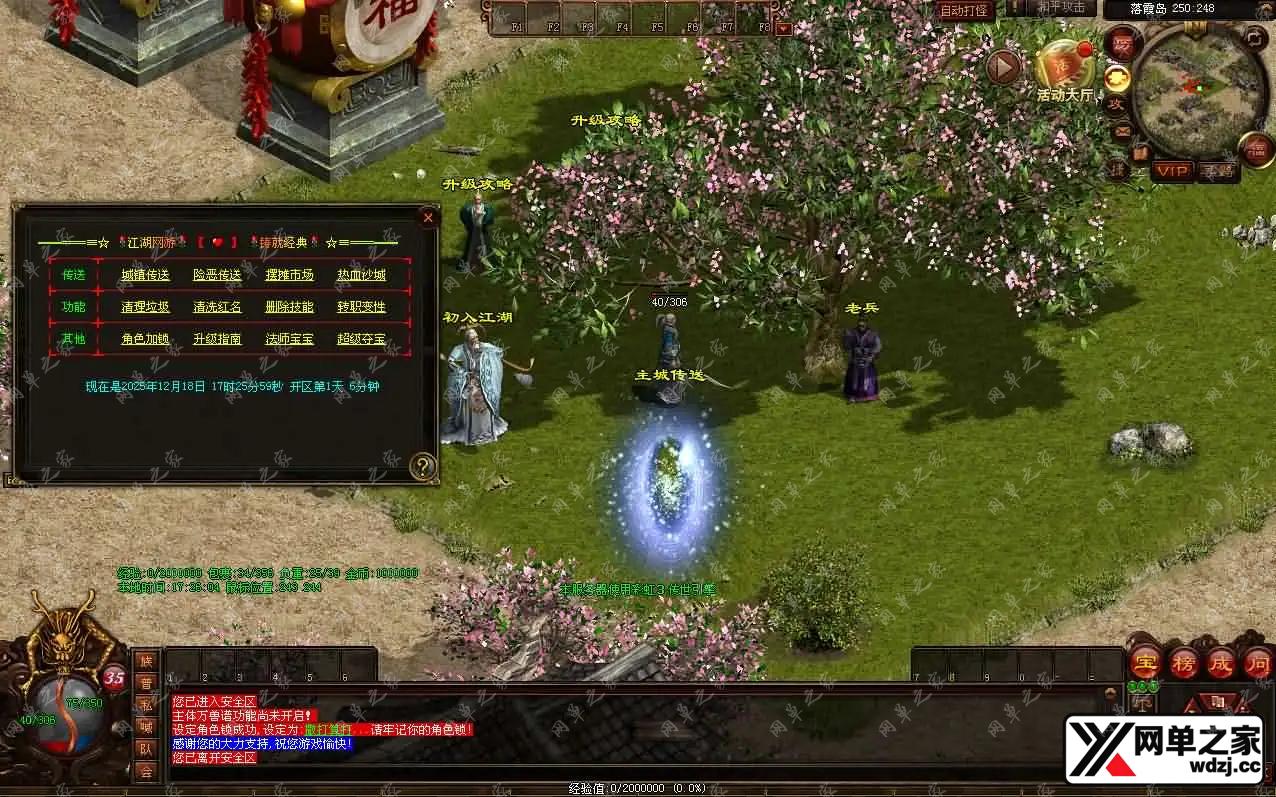The width and height of the screenshot is (1276, 797).
Task: Click the circular minimap
Action: 1199,92
